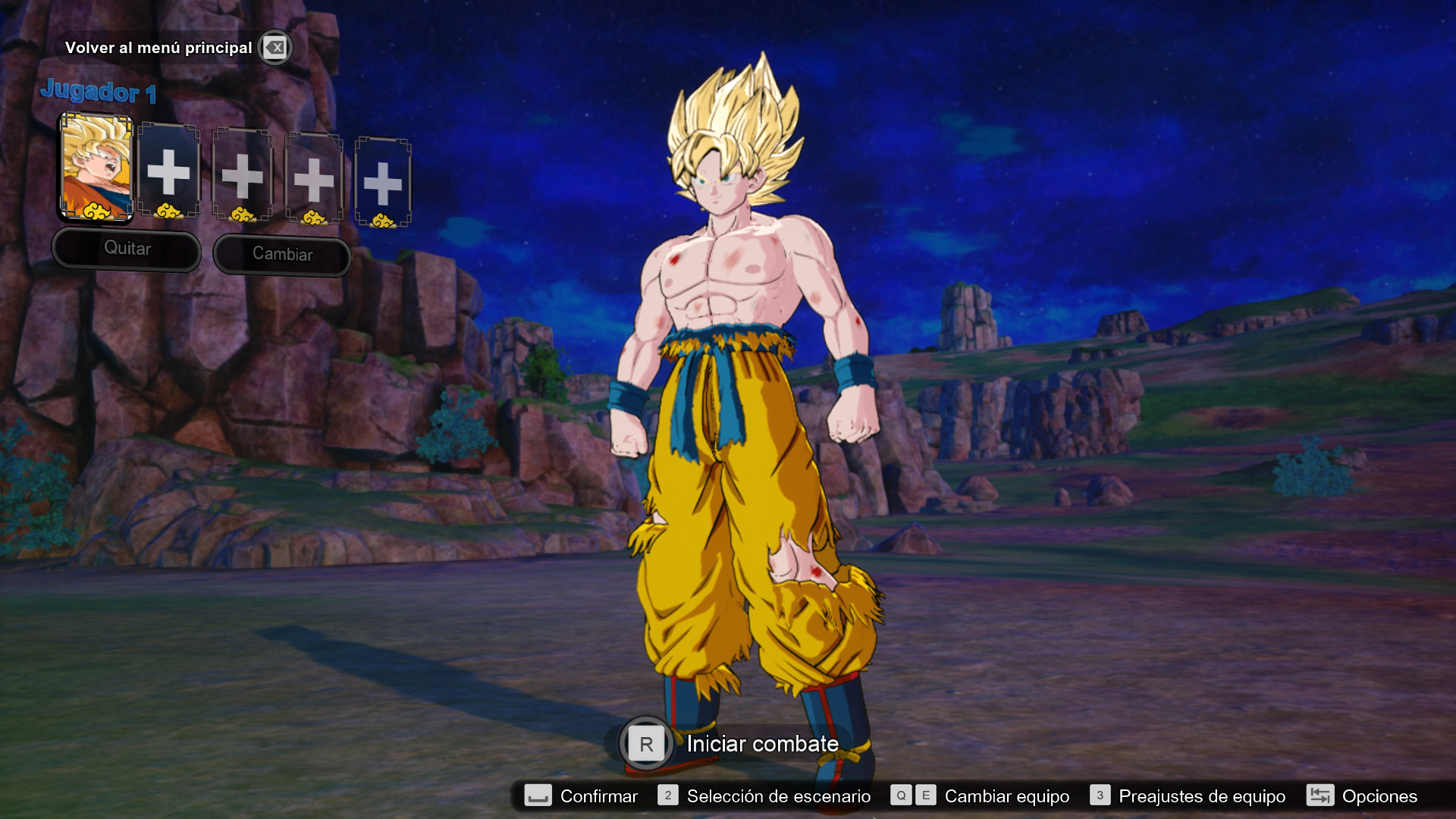Click the R button prompt for Iniciar combate
The width and height of the screenshot is (1456, 819).
(x=645, y=744)
